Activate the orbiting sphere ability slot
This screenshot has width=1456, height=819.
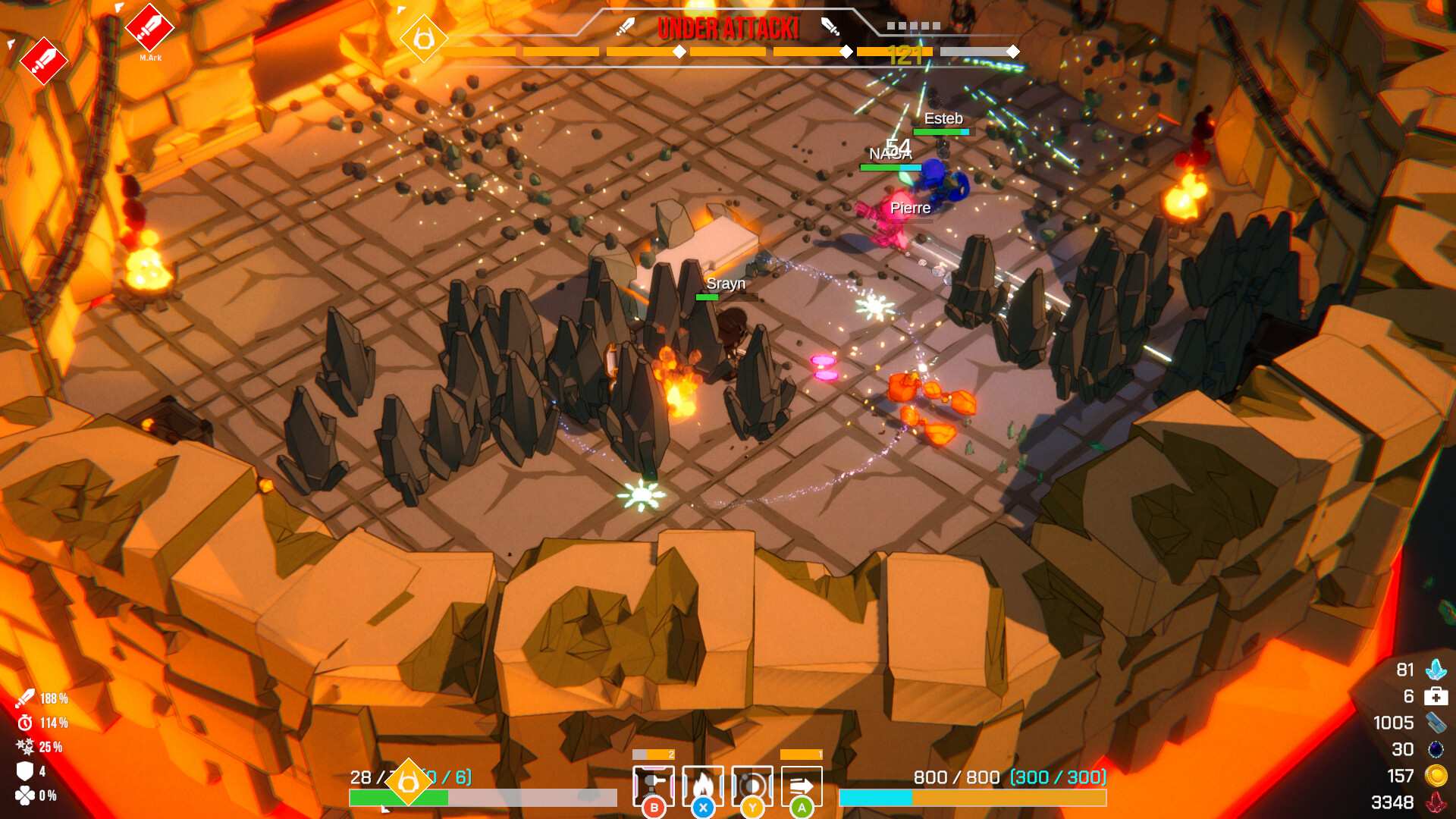coord(752,786)
